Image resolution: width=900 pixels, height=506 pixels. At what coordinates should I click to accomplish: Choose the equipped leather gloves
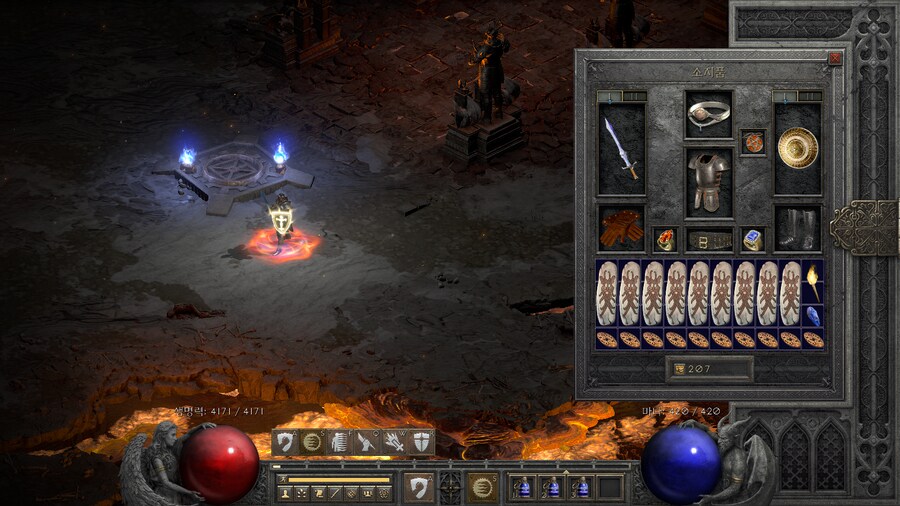[621, 229]
